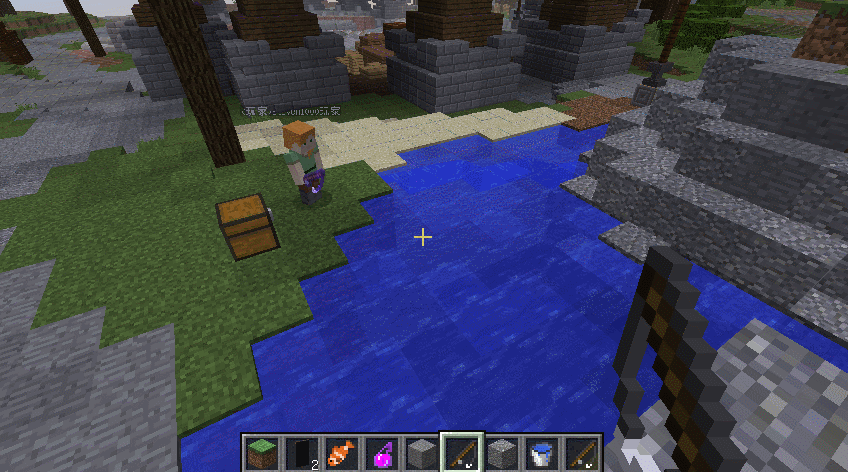The image size is (848, 472).
Task: Pick the pink potion hotbar slot
Action: (x=382, y=453)
